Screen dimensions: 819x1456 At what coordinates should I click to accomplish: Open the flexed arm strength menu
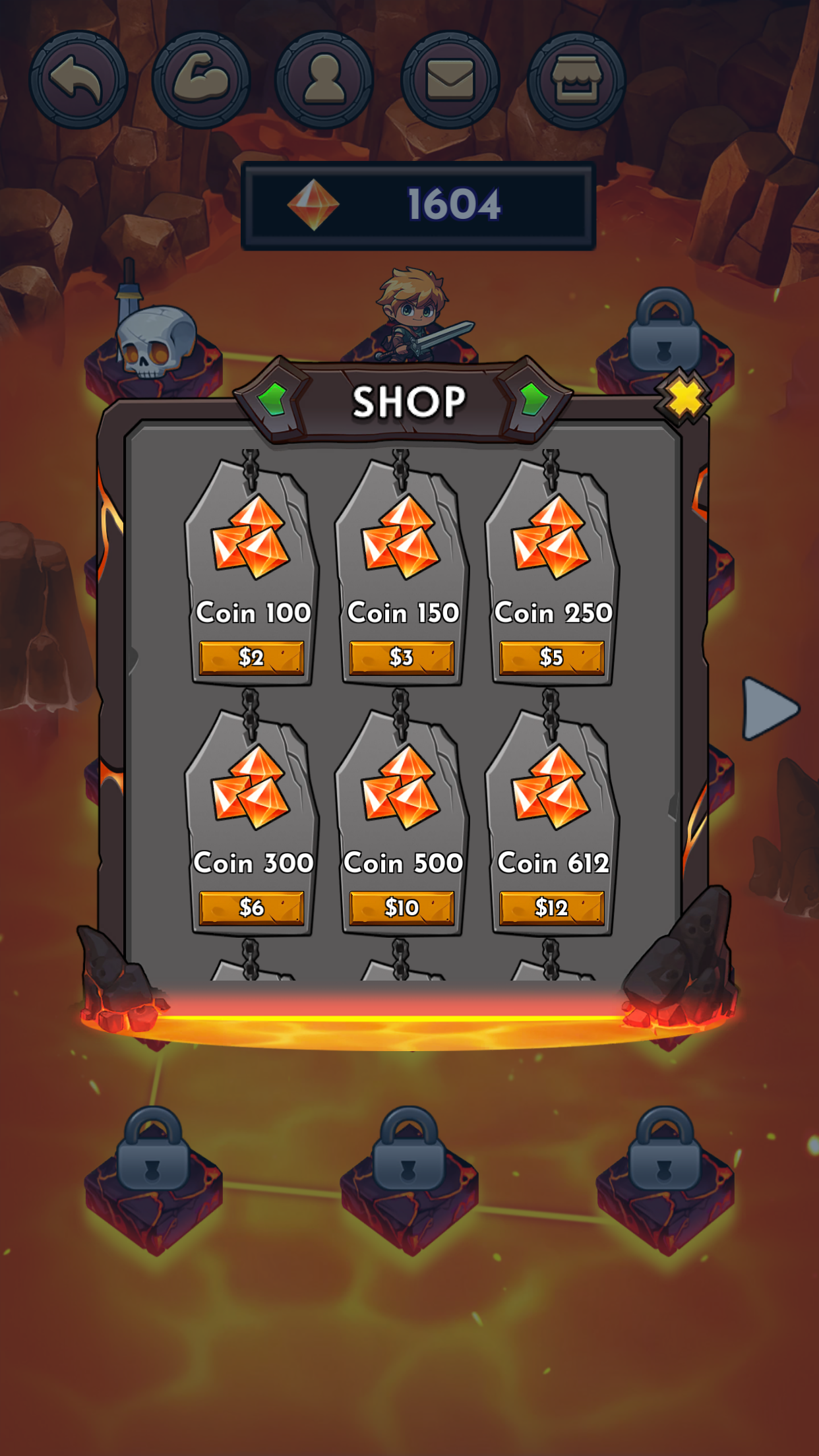(201, 80)
